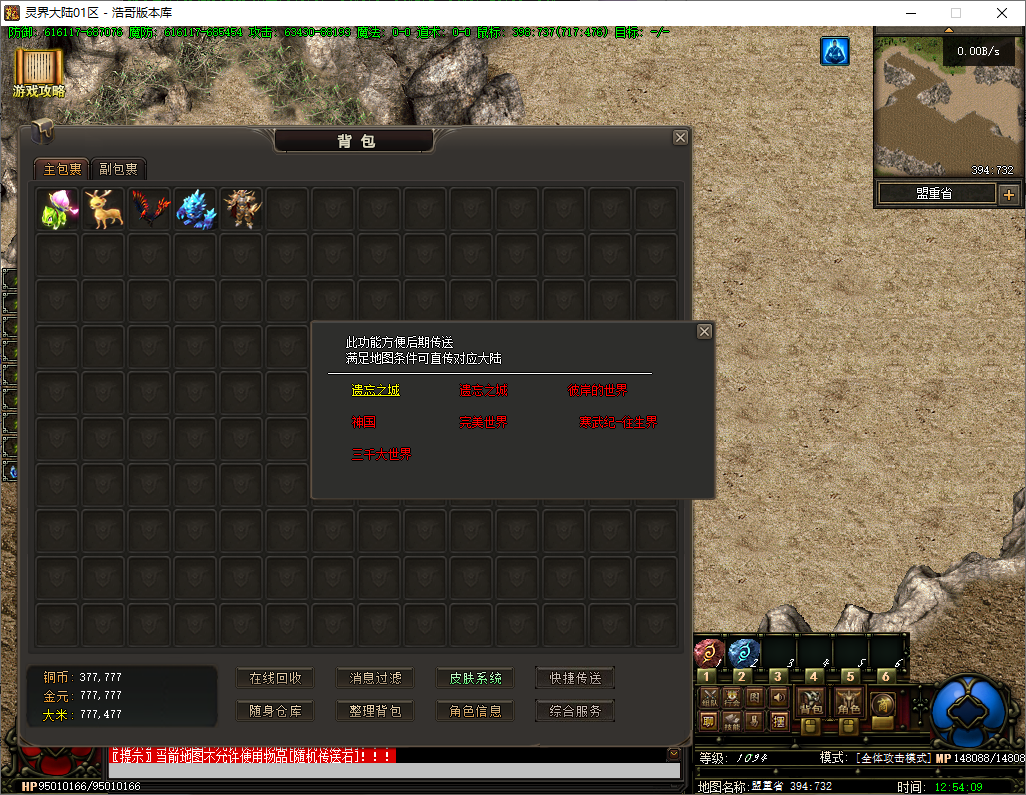Open the 随身仓库 portable warehouse

275,711
